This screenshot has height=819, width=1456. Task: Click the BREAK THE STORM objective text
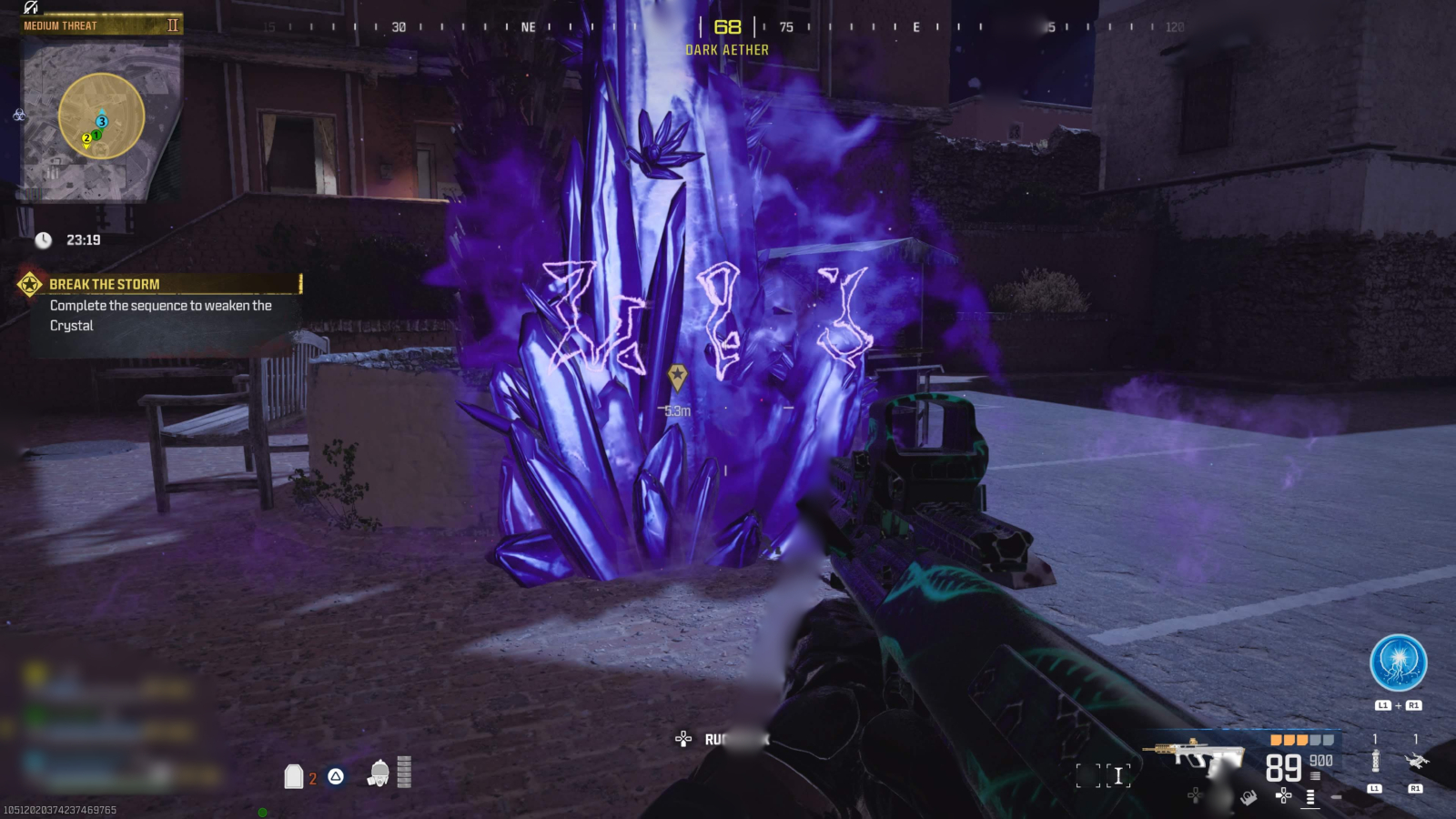[x=106, y=284]
